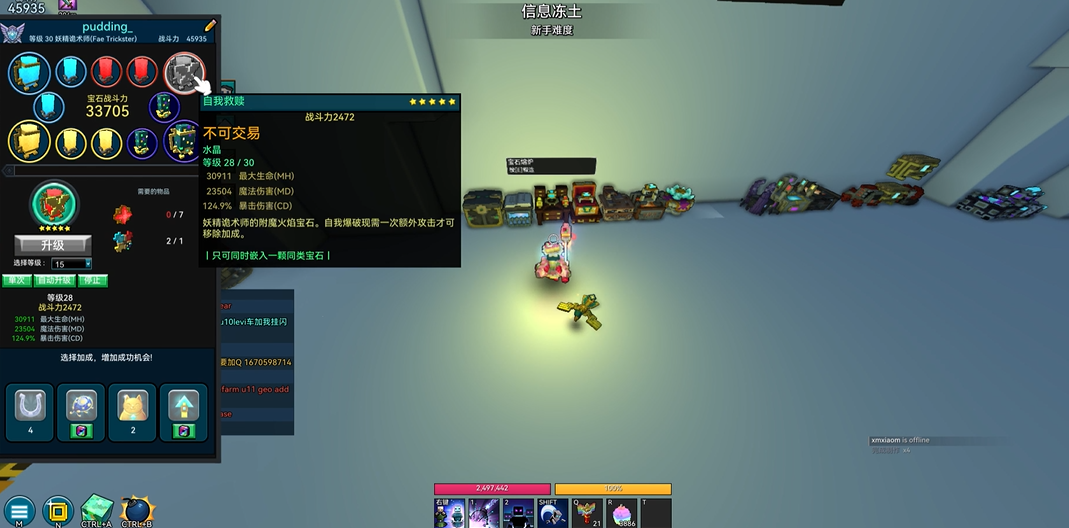Screen dimensions: 1069x528
Task: Use the rainbow-winged flask in slot Q
Action: [x=587, y=514]
